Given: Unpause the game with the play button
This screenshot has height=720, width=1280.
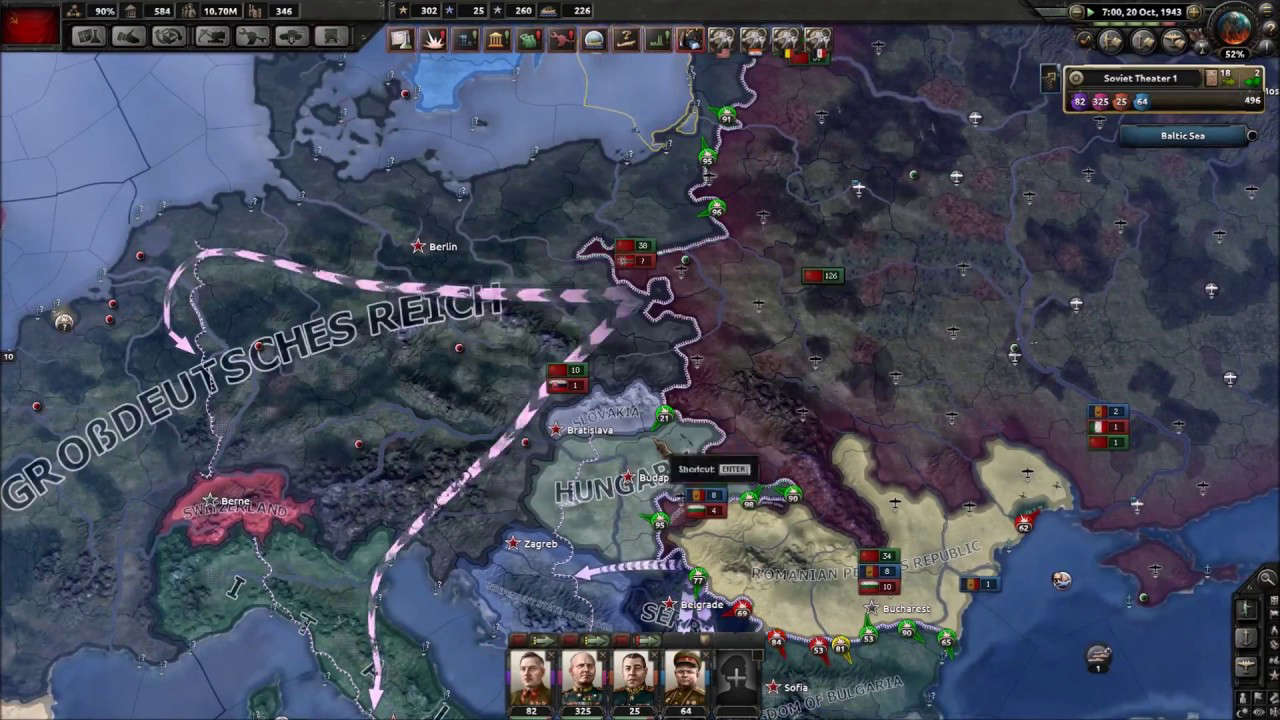Looking at the screenshot, I should (x=1091, y=12).
